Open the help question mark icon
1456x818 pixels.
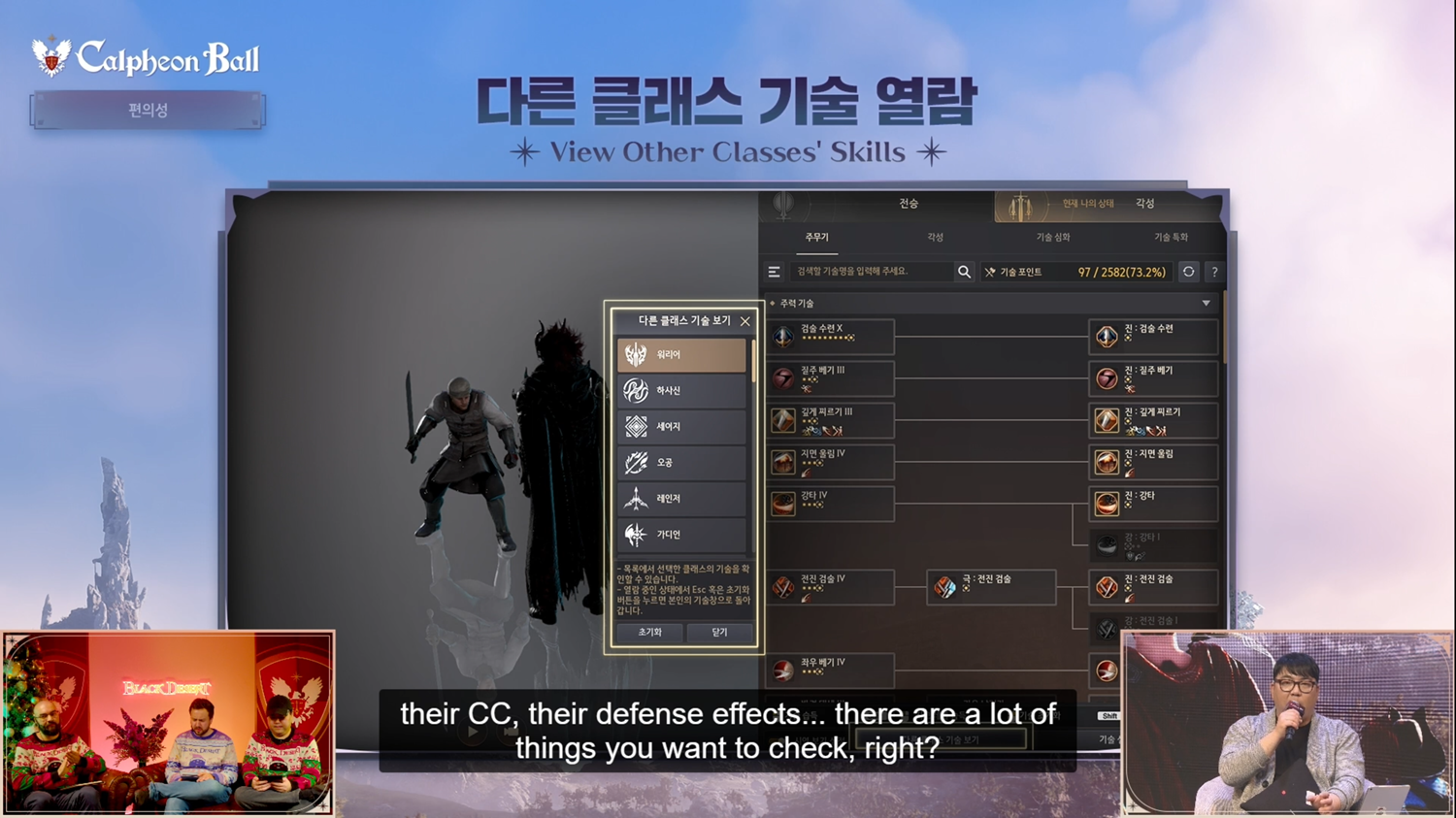[1213, 272]
